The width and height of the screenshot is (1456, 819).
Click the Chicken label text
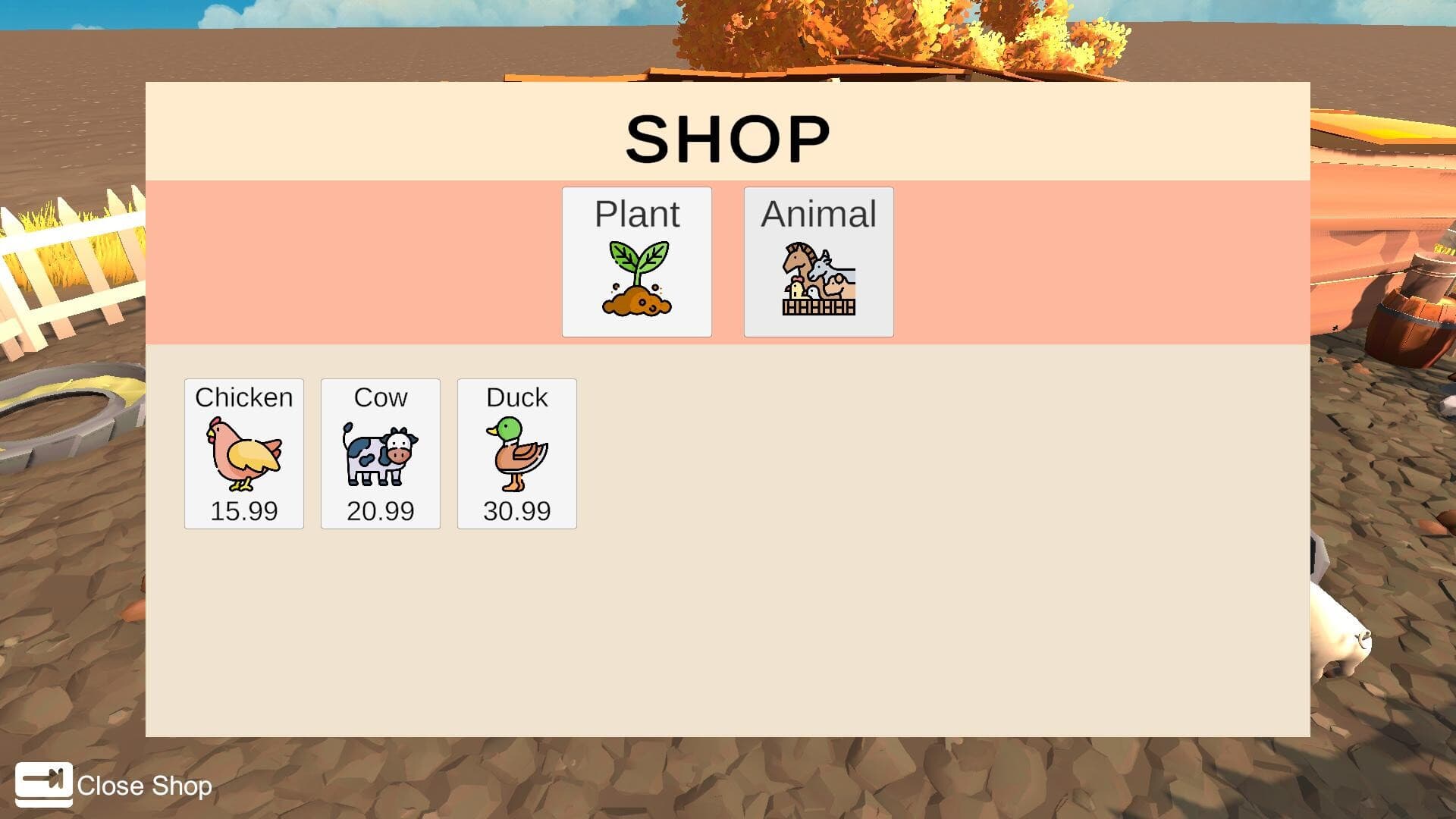243,397
